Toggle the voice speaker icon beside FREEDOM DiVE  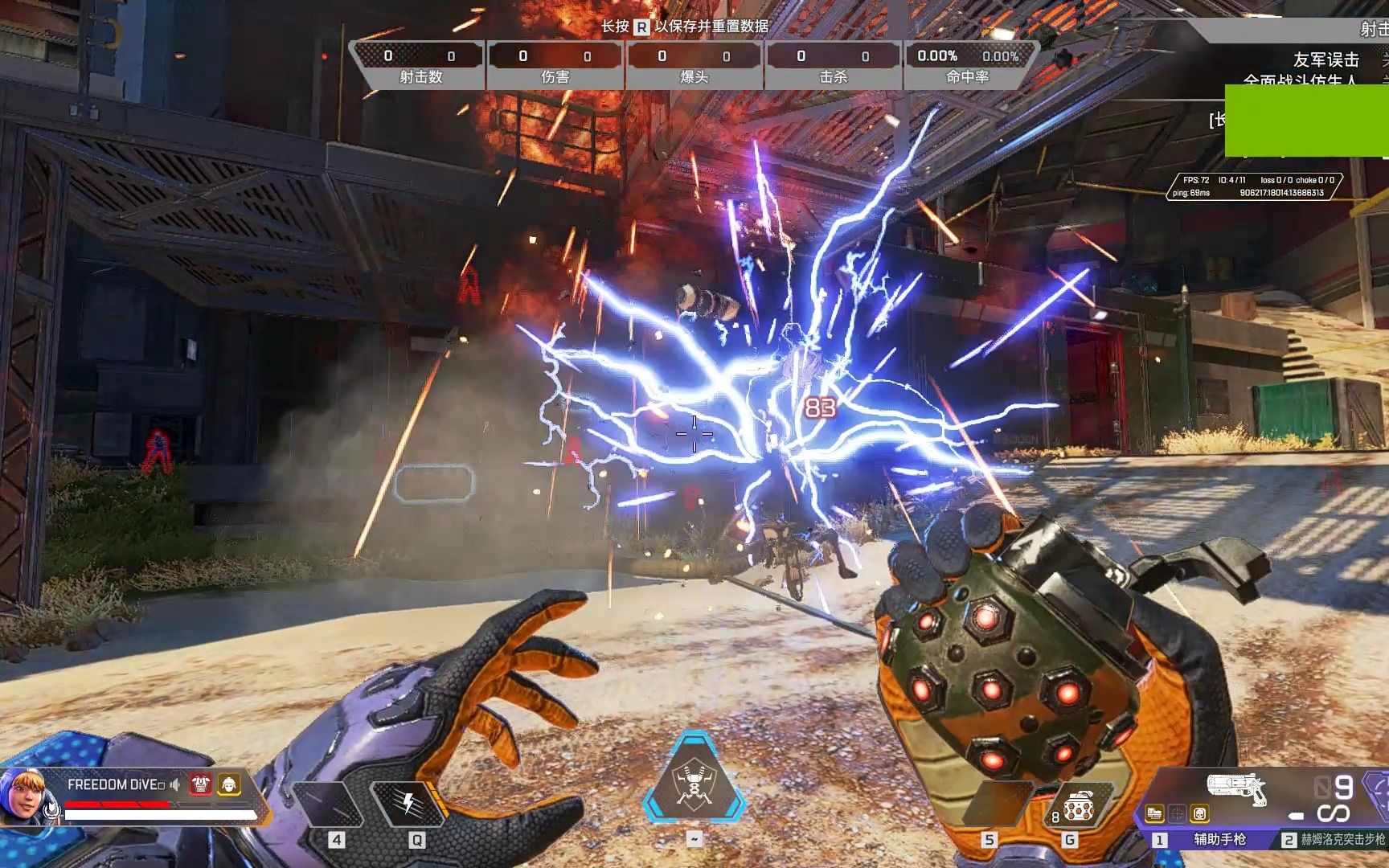175,784
